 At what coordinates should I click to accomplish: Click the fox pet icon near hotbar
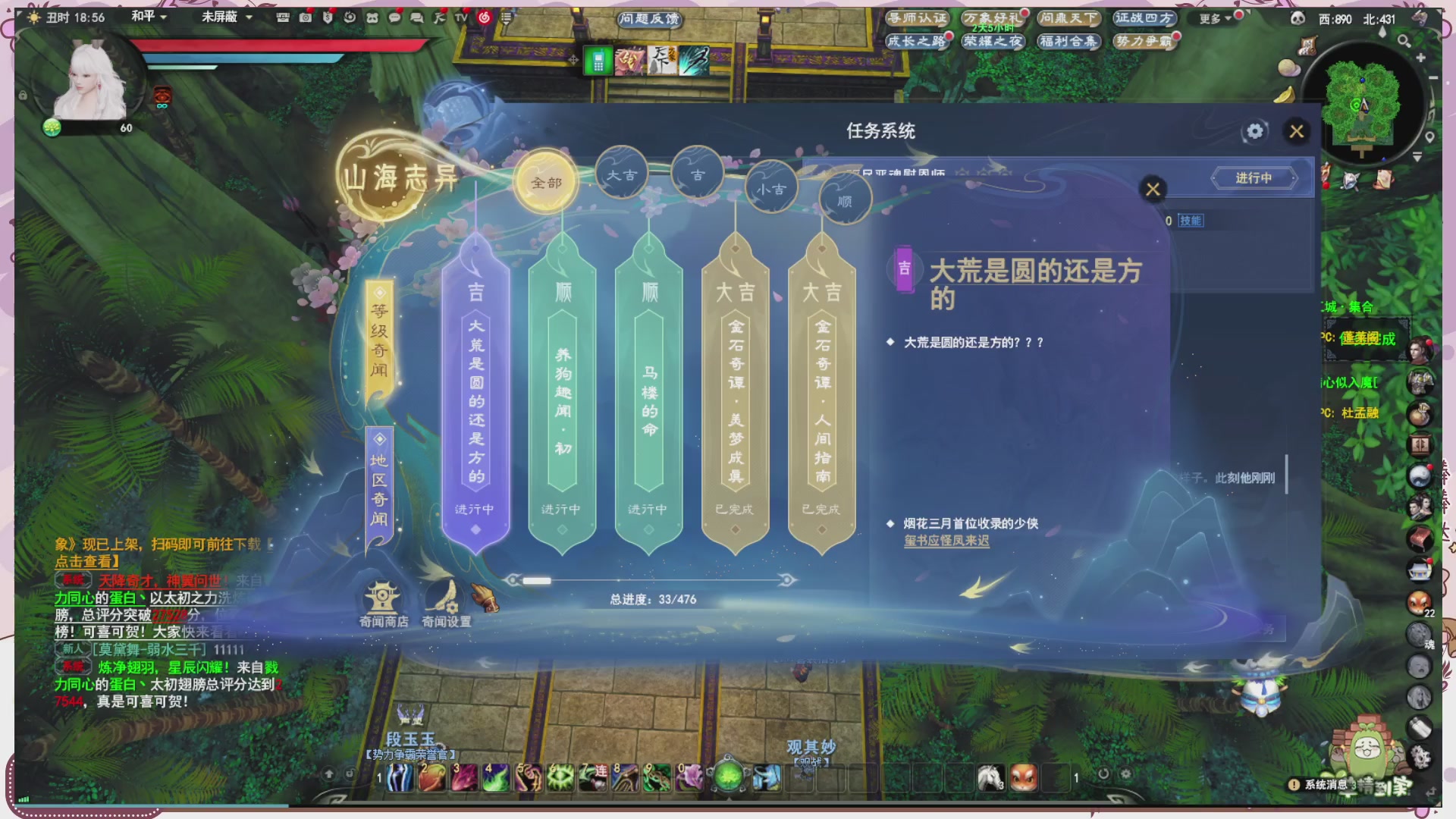(1025, 777)
